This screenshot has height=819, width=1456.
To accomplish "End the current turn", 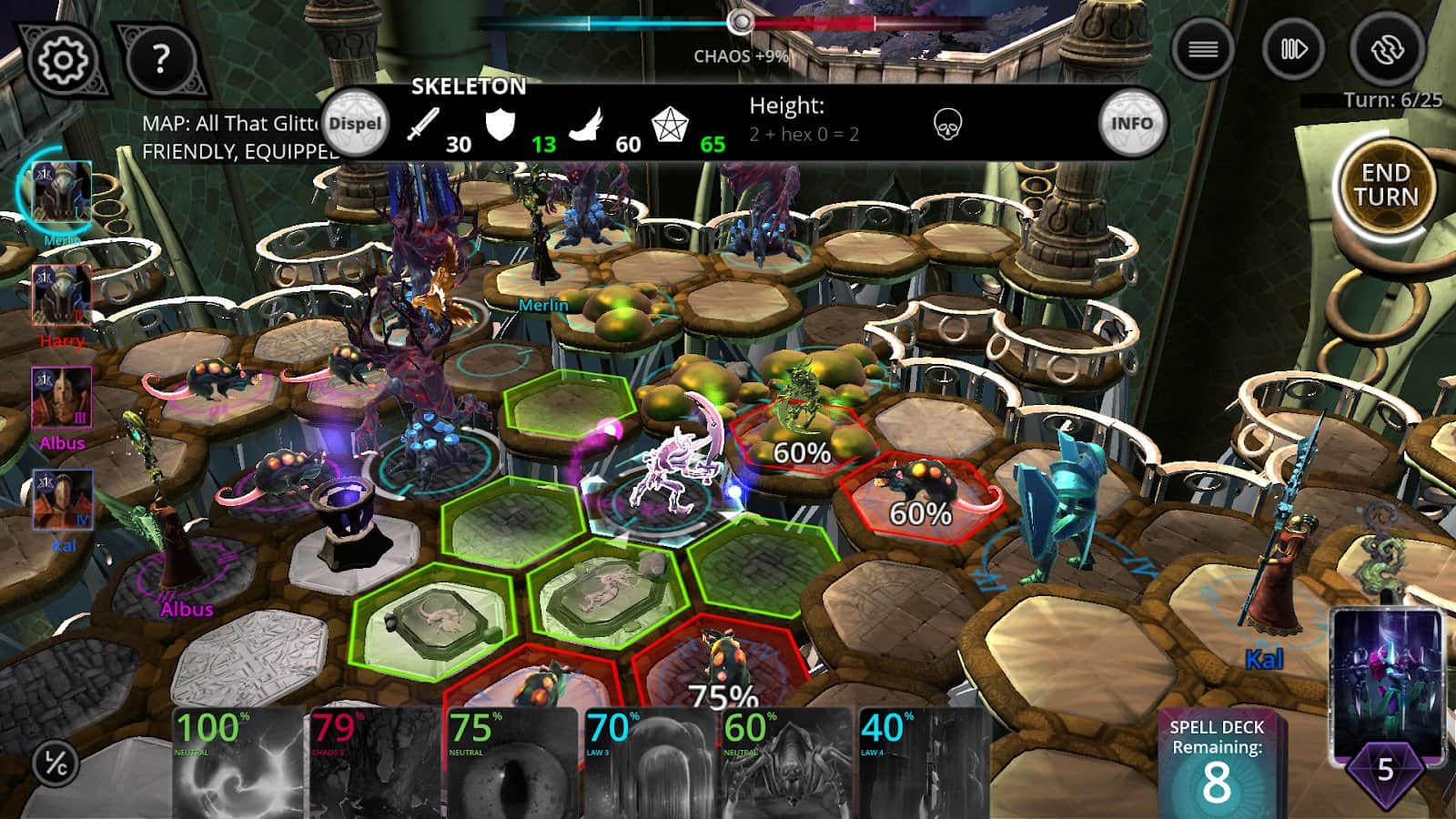I will tap(1384, 186).
